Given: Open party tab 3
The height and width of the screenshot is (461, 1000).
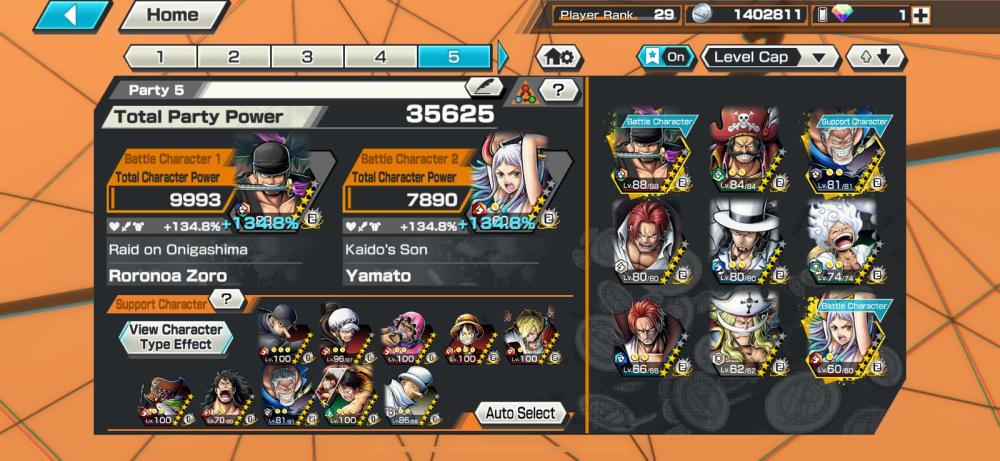Looking at the screenshot, I should [x=307, y=57].
